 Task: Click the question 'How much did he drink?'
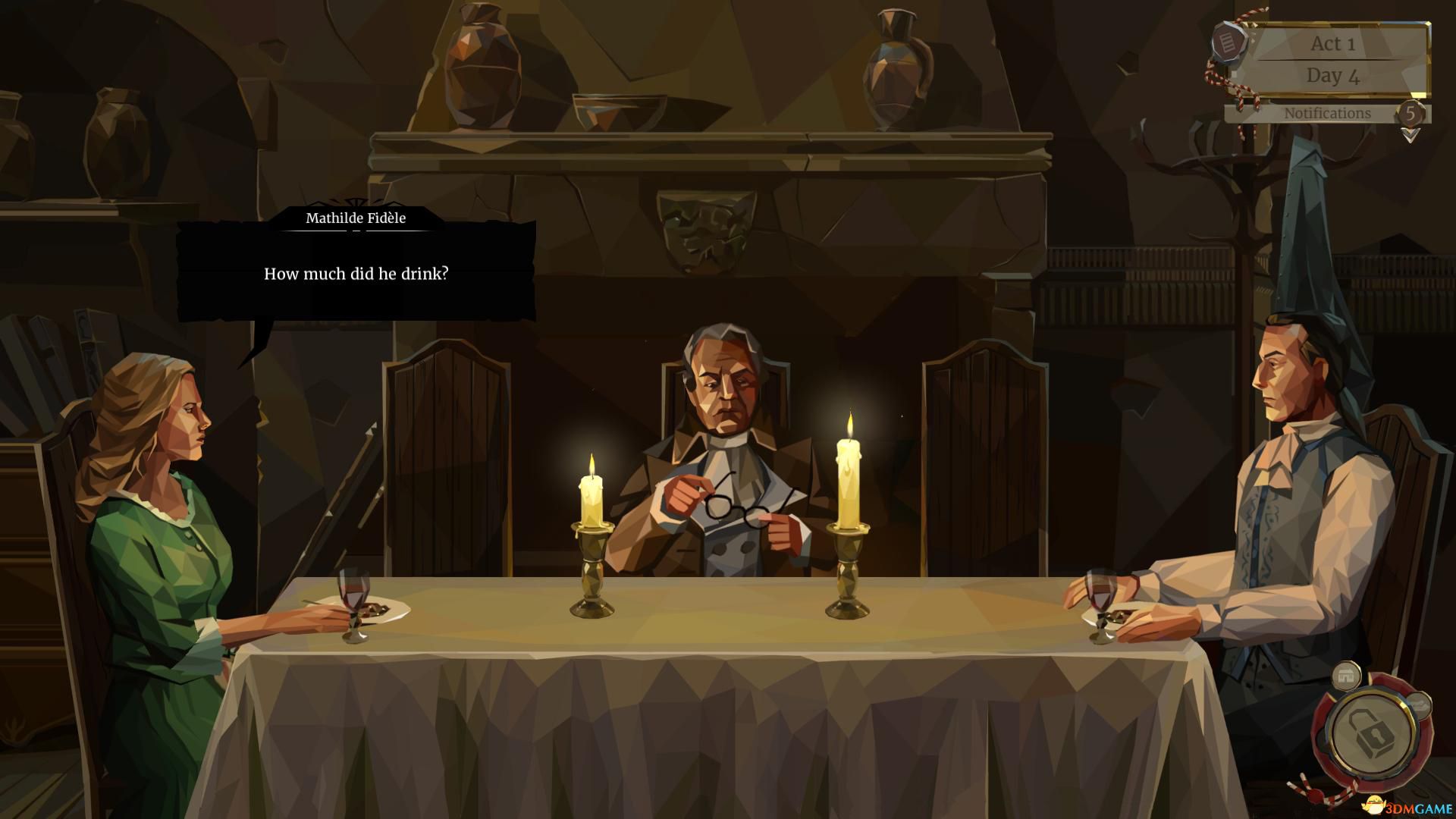click(356, 275)
